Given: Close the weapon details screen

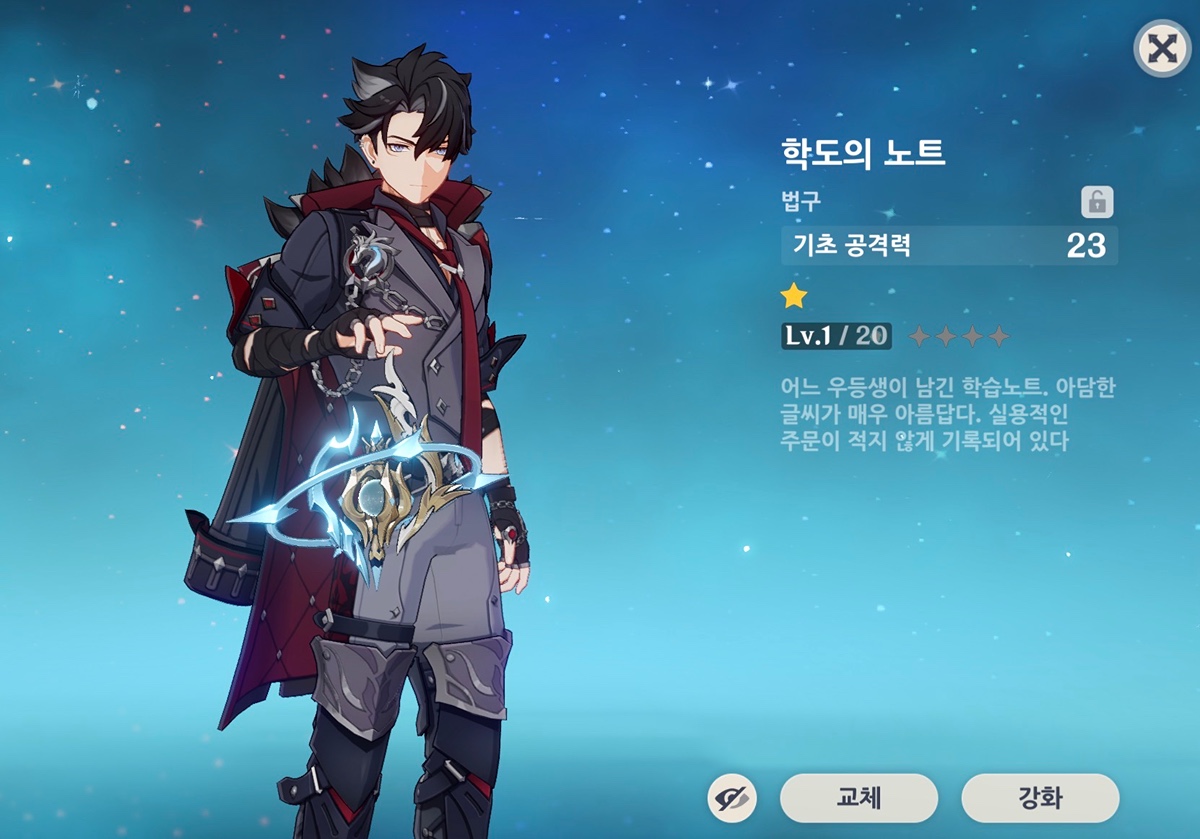Looking at the screenshot, I should [1160, 49].
